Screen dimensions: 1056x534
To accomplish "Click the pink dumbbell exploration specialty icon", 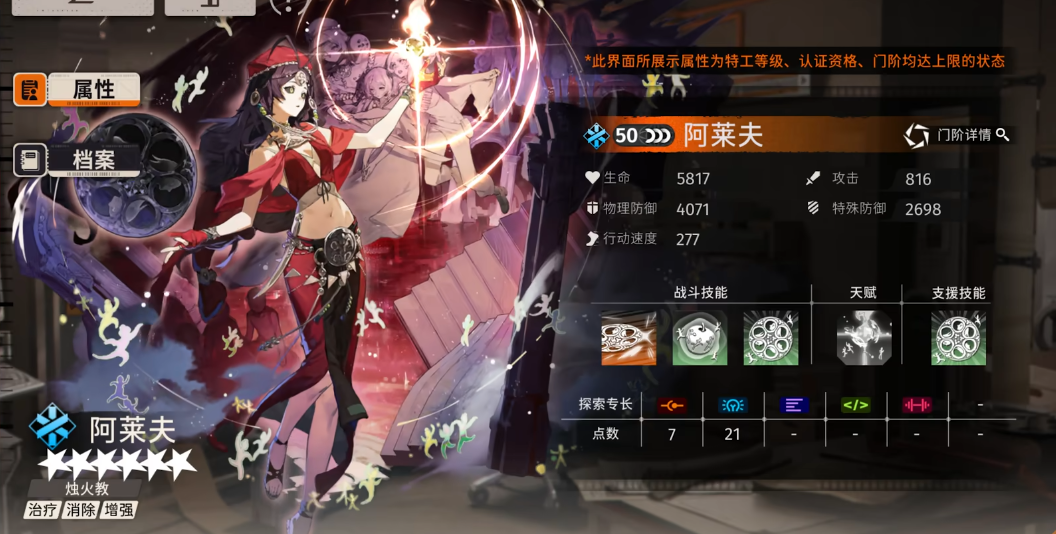I will point(917,405).
